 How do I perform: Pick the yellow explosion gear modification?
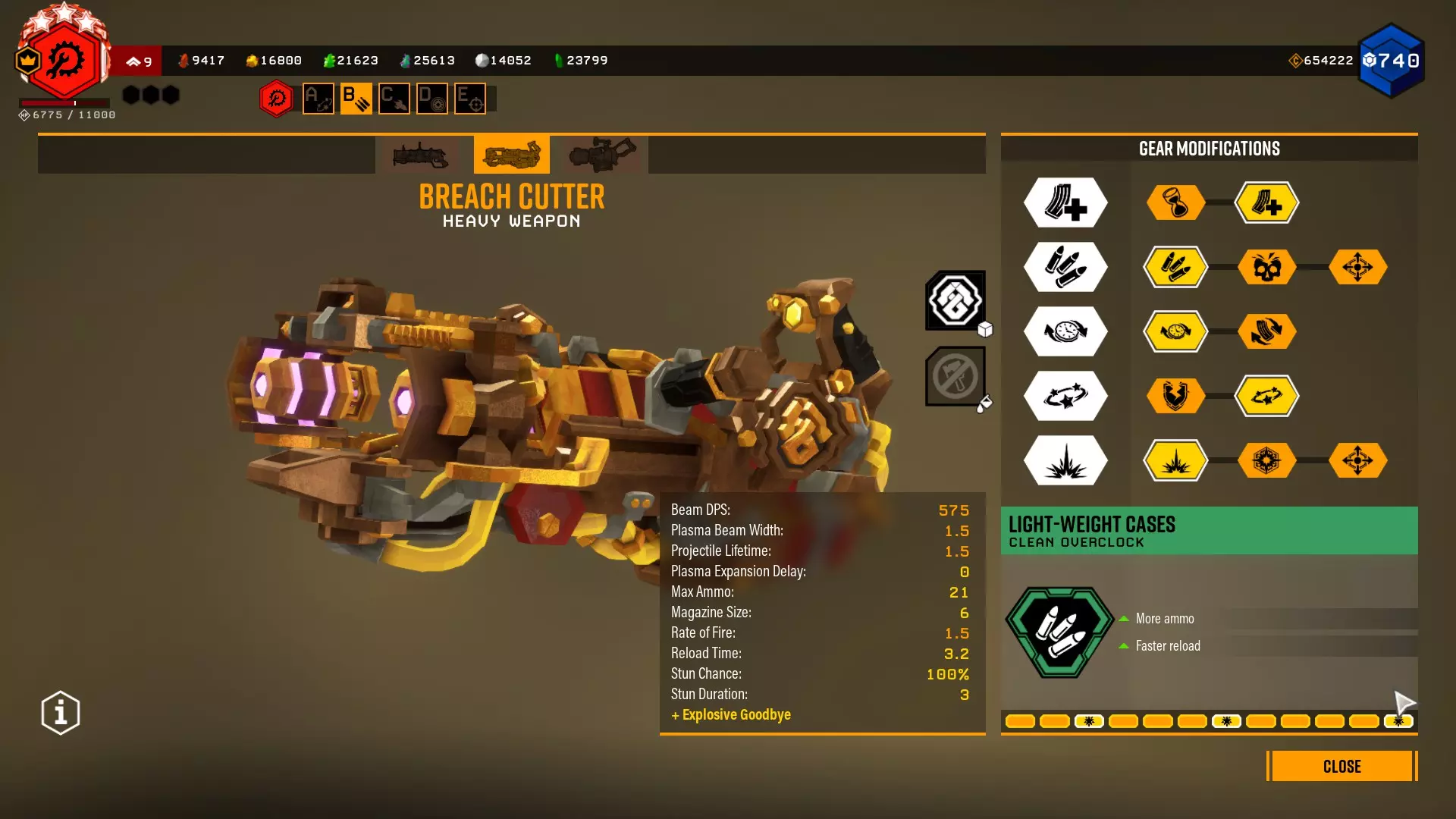1175,460
